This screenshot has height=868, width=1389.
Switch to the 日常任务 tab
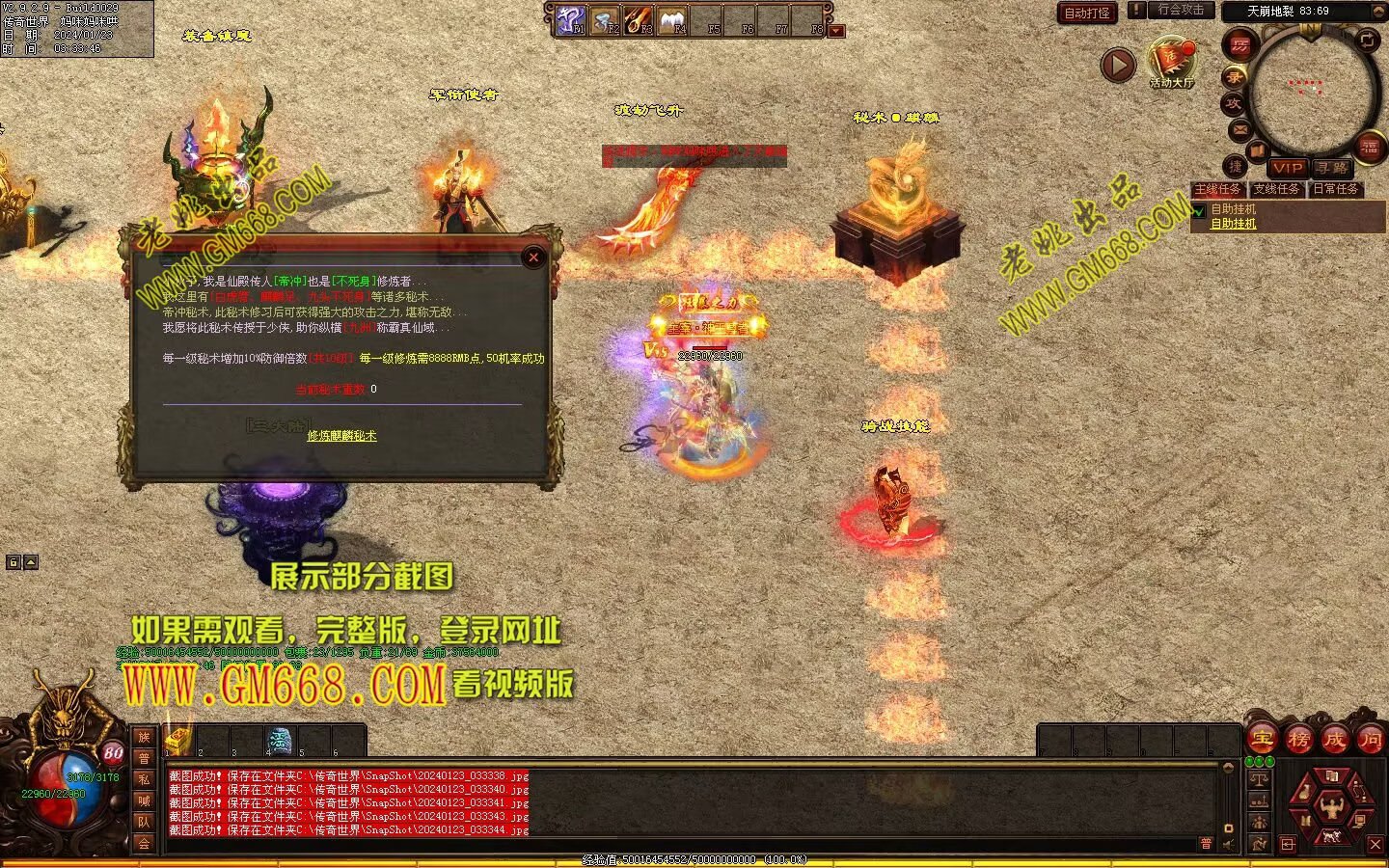tap(1336, 189)
